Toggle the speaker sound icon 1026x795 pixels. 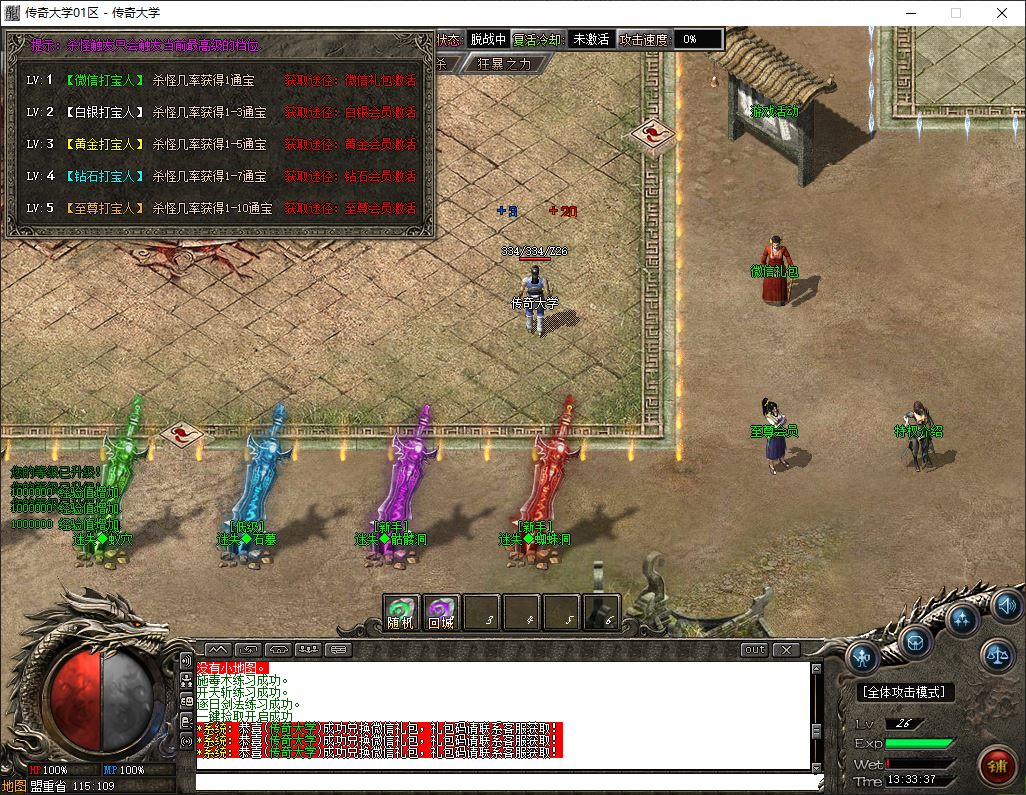pos(1006,605)
